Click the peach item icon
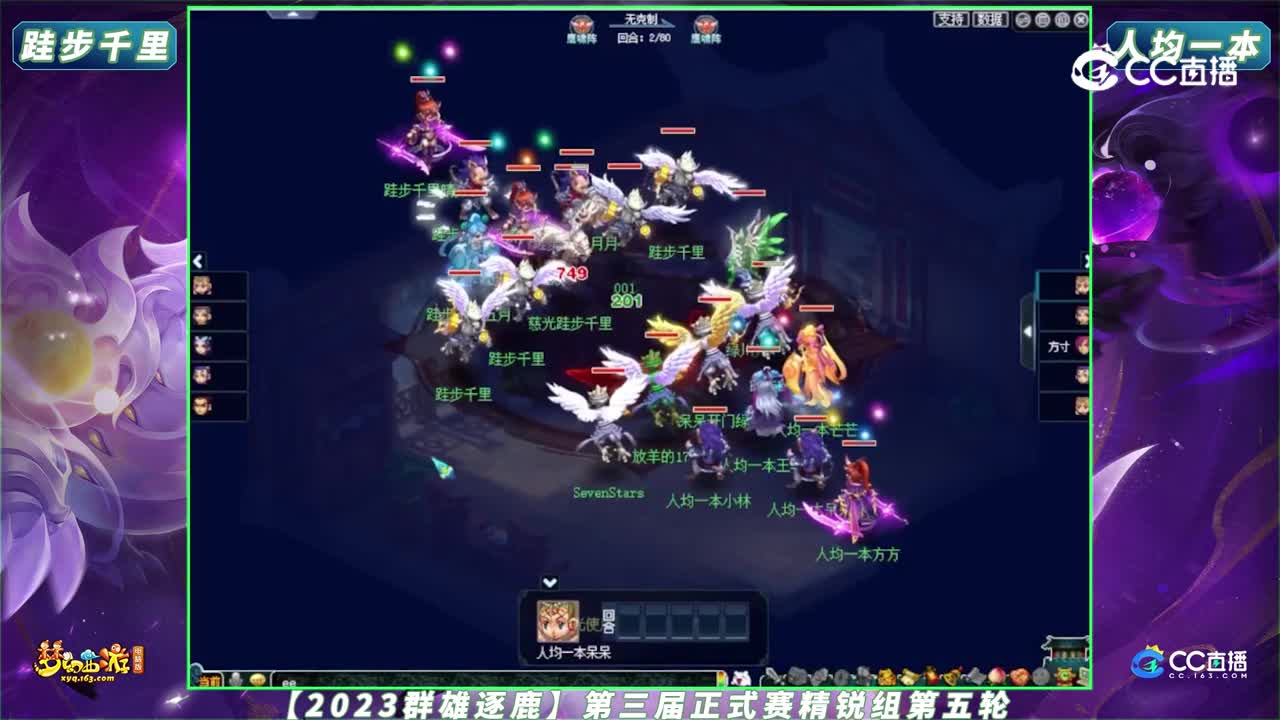This screenshot has width=1280, height=720. (995, 675)
